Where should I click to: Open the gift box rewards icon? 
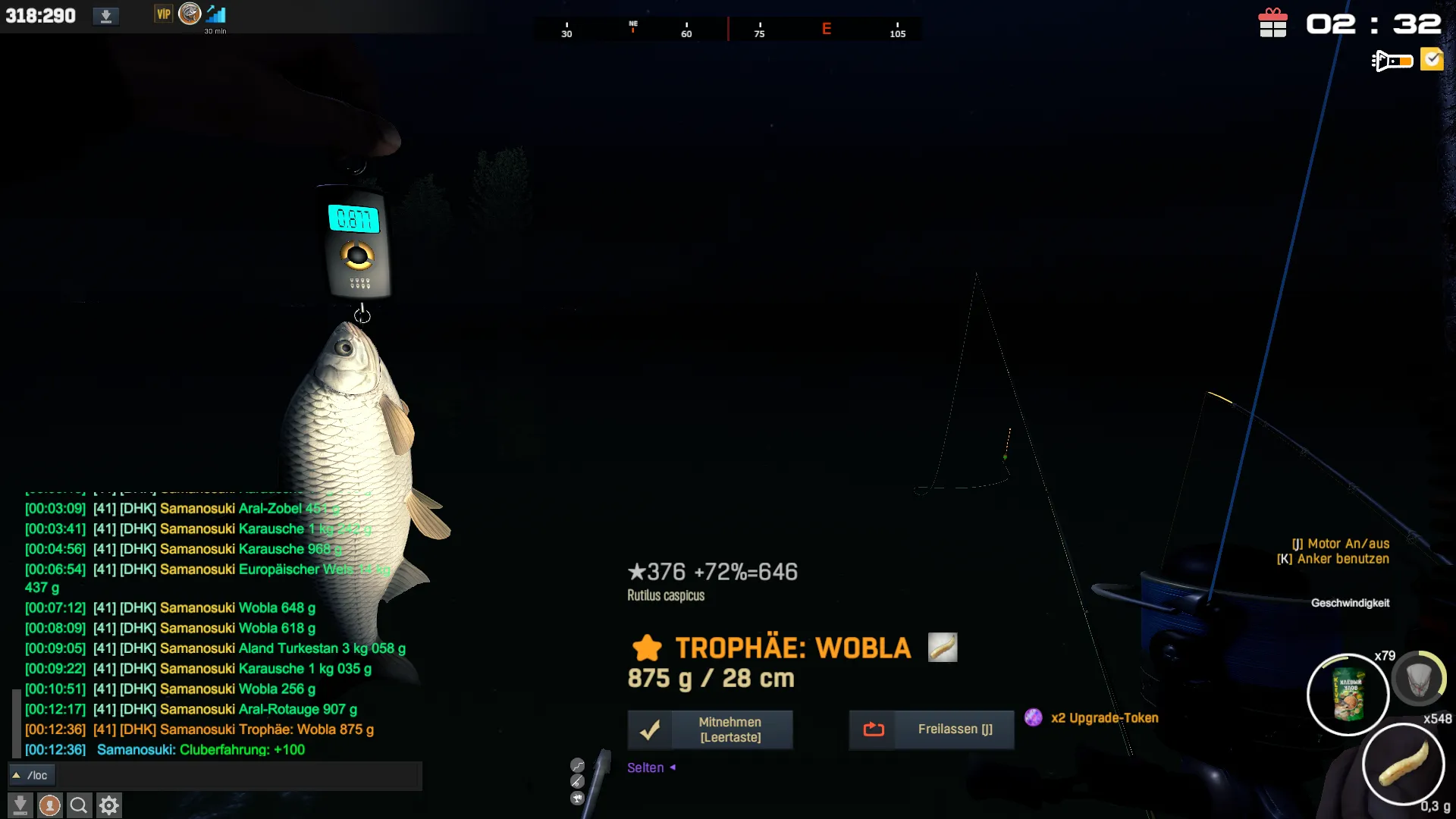point(1272,23)
